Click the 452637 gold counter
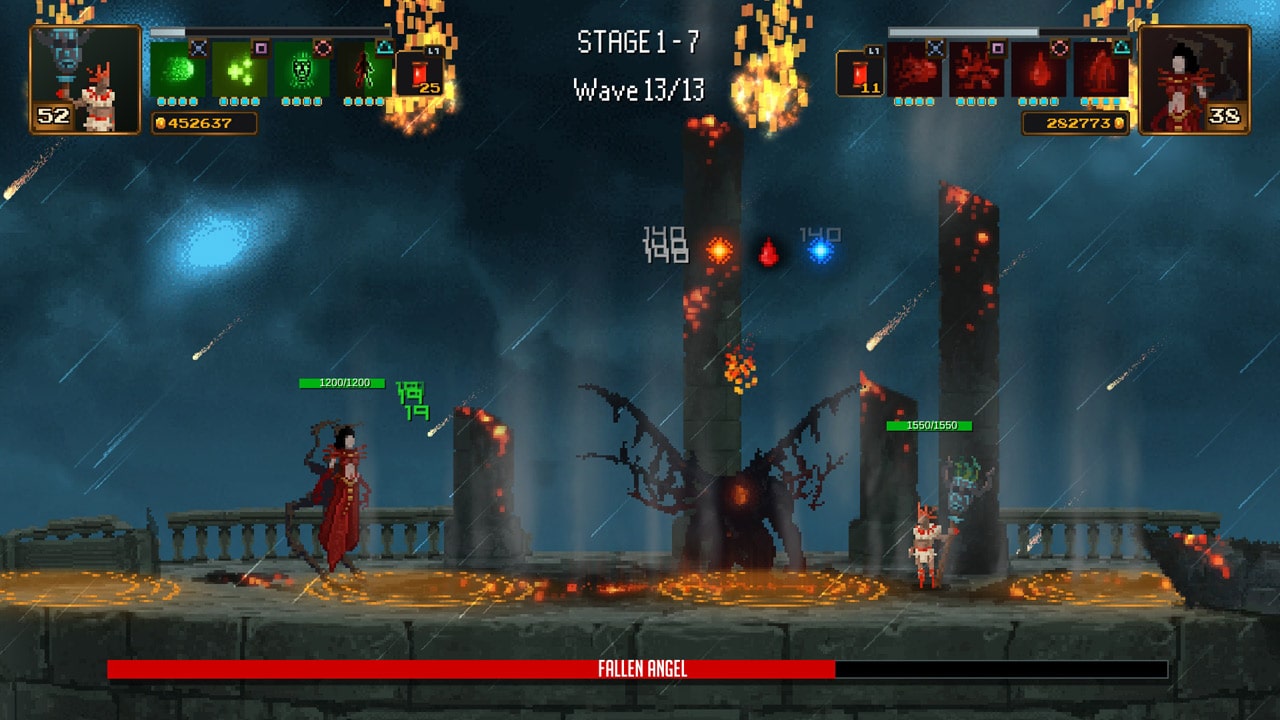Screen dimensions: 1280x720 click(205, 122)
